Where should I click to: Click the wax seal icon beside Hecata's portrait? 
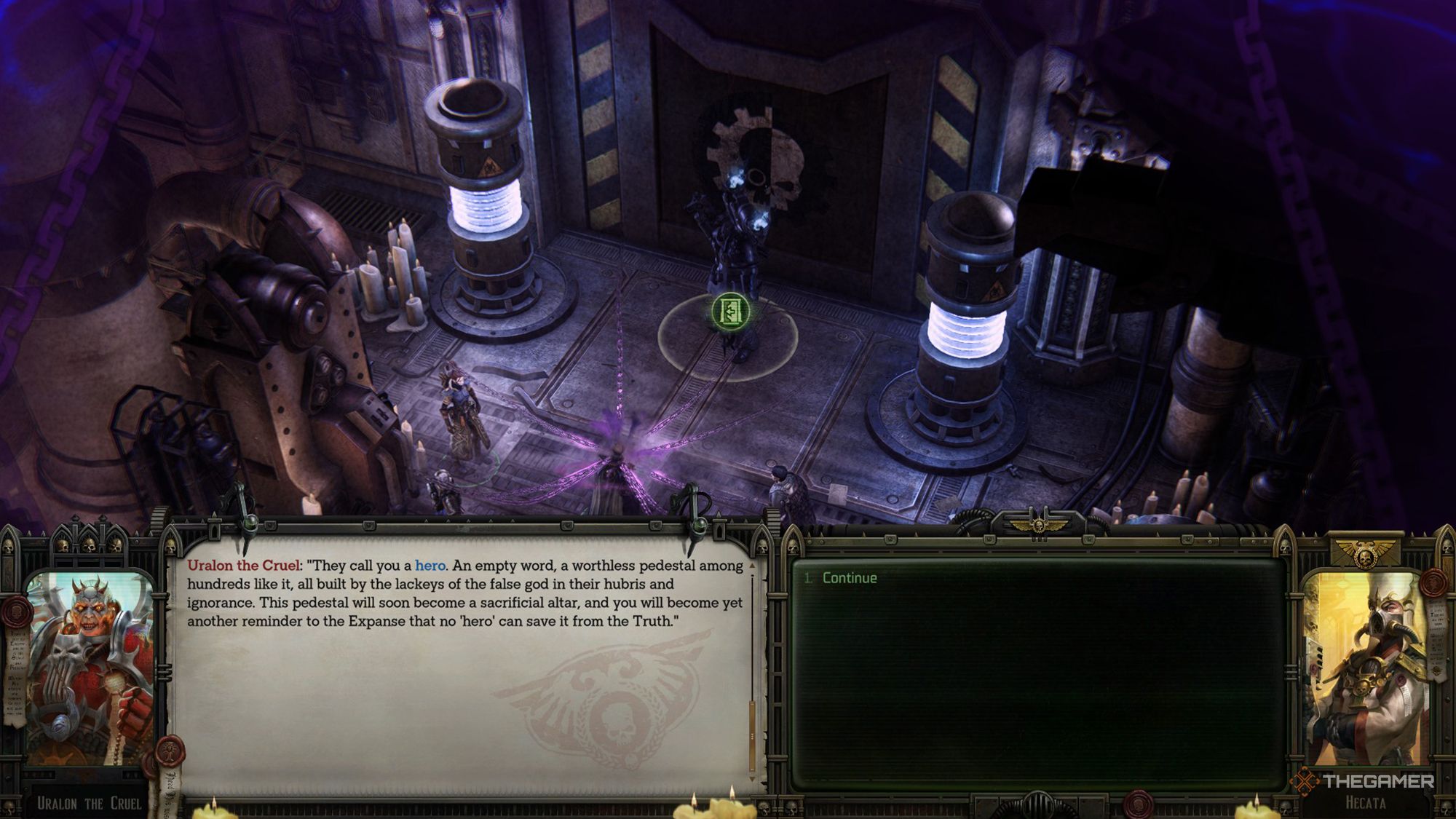tap(1432, 584)
